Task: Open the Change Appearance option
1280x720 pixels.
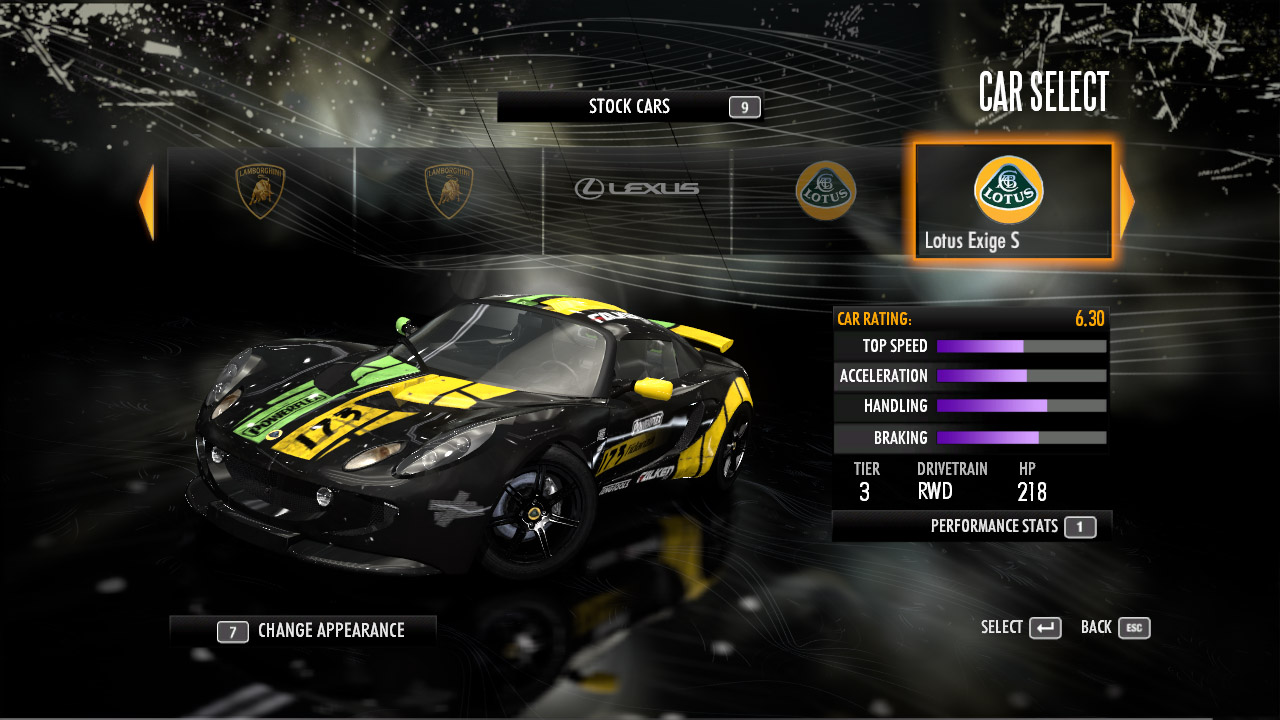Action: coord(303,631)
